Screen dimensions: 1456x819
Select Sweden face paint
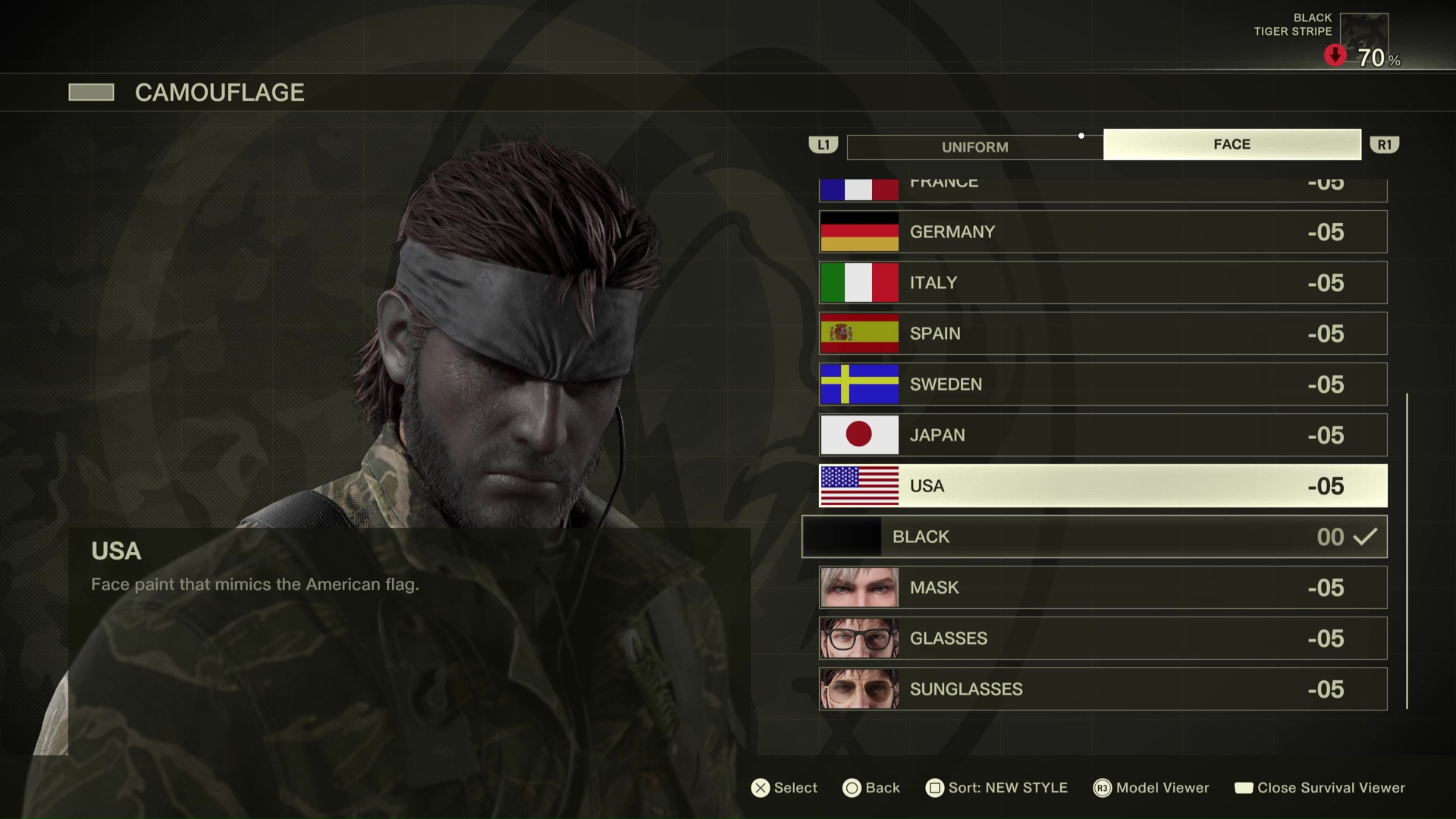[x=1103, y=384]
